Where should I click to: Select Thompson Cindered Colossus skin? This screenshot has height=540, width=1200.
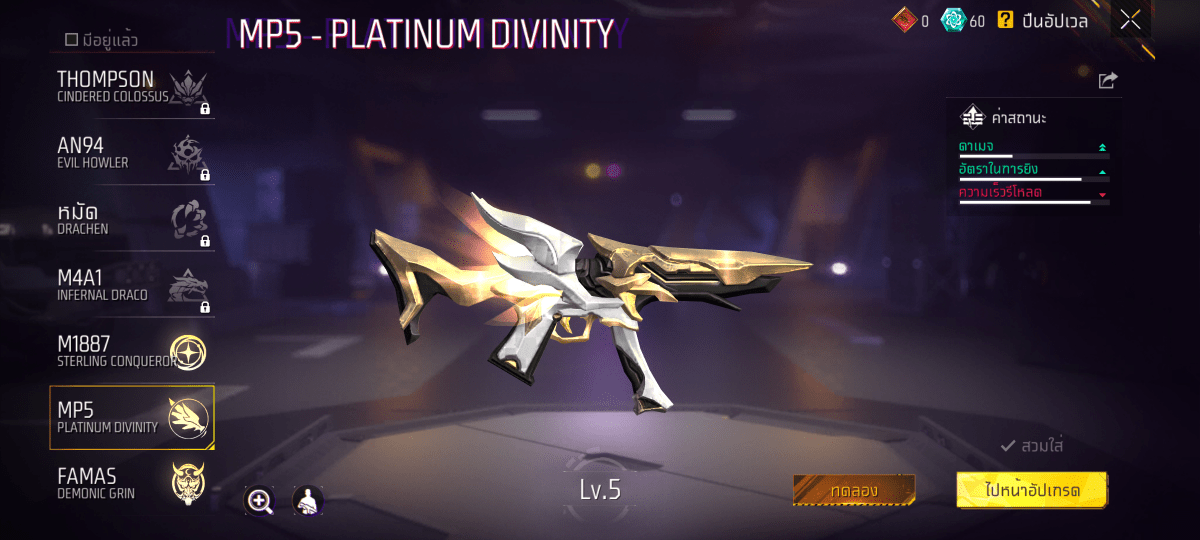click(x=132, y=86)
